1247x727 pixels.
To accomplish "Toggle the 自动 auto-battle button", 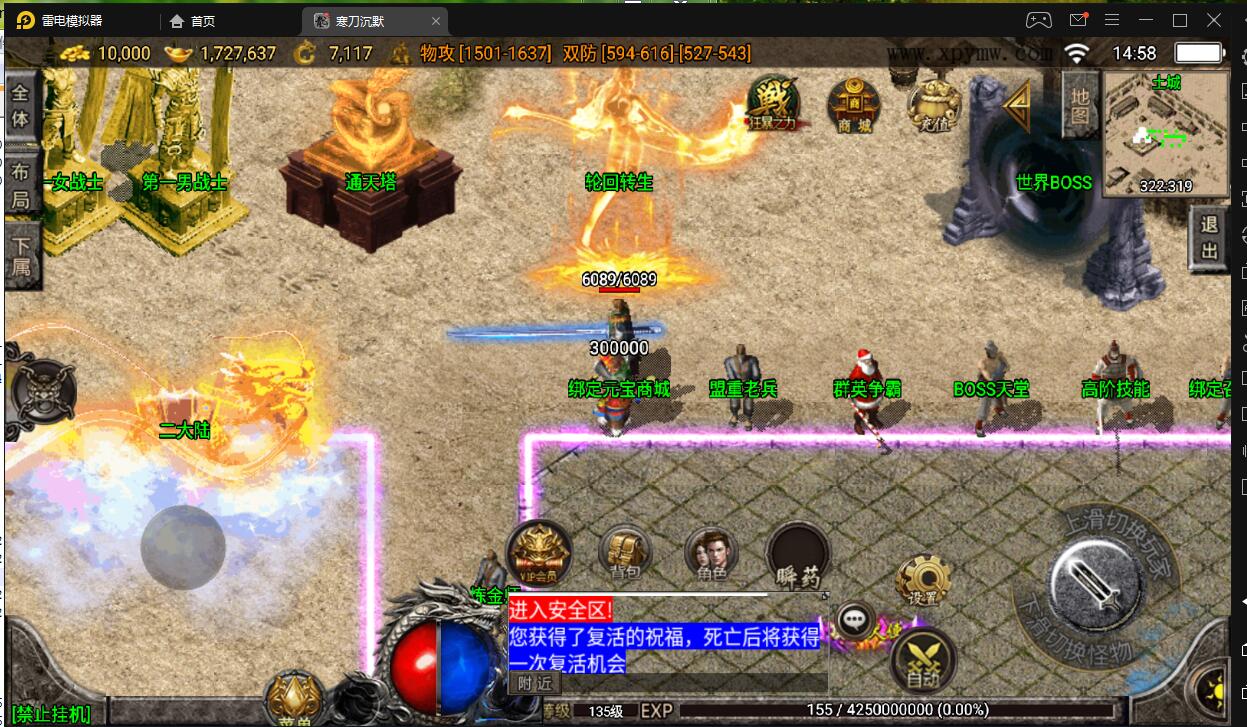I will pyautogui.click(x=923, y=660).
